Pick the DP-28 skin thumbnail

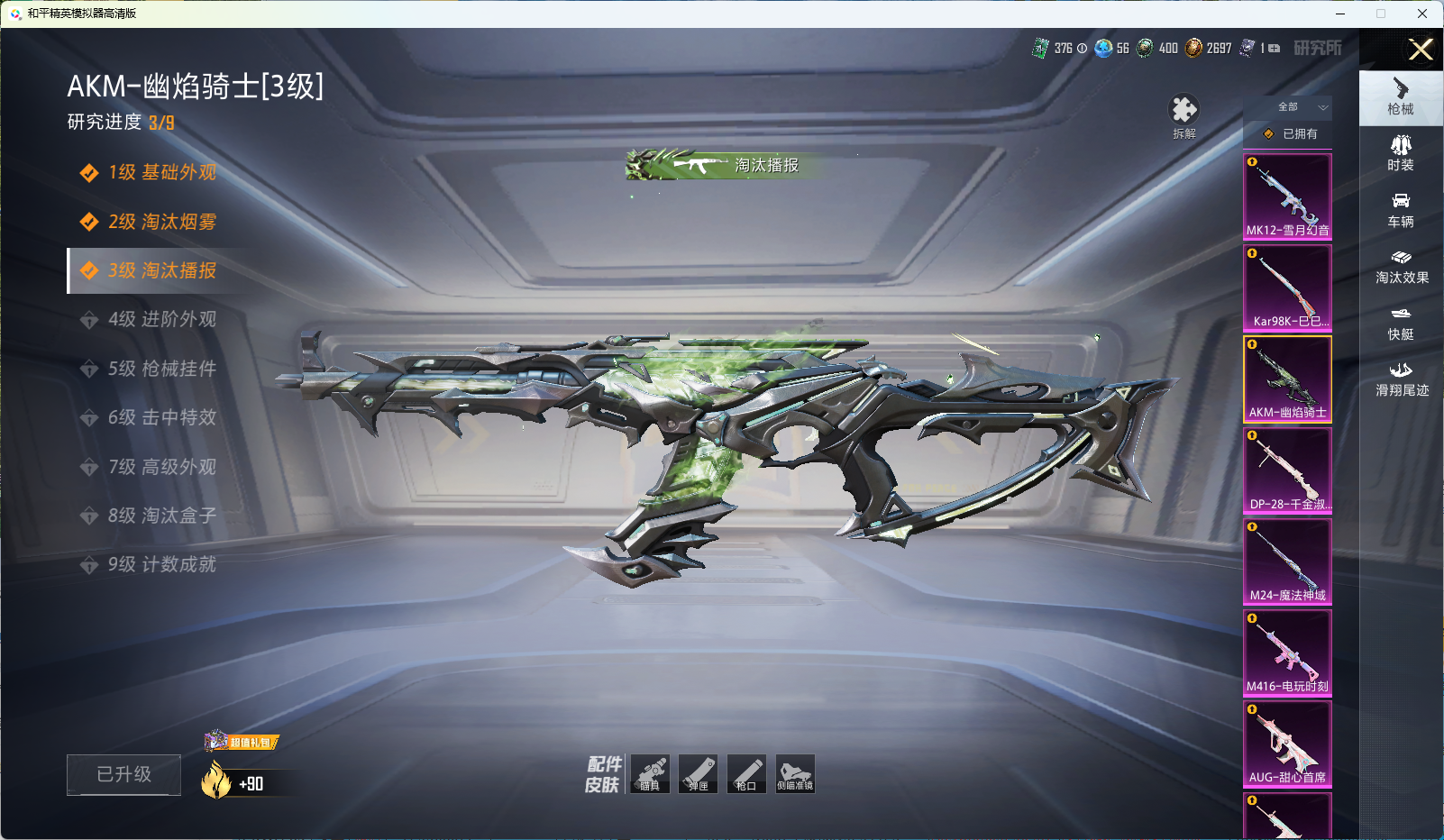click(1287, 470)
